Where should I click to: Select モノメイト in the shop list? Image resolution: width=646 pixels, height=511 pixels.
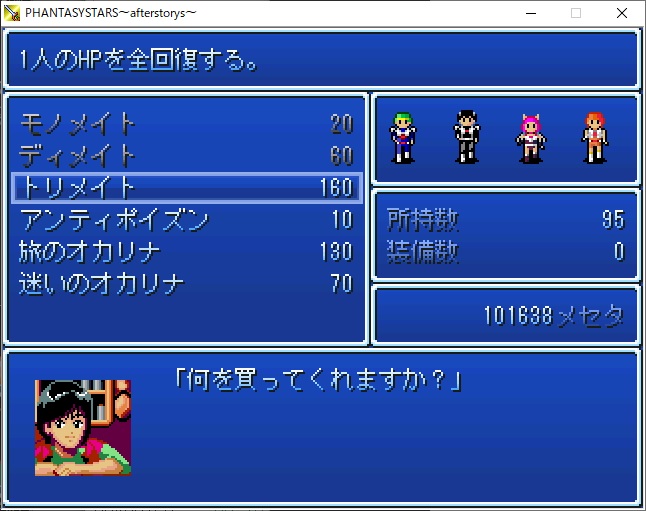pyautogui.click(x=185, y=124)
